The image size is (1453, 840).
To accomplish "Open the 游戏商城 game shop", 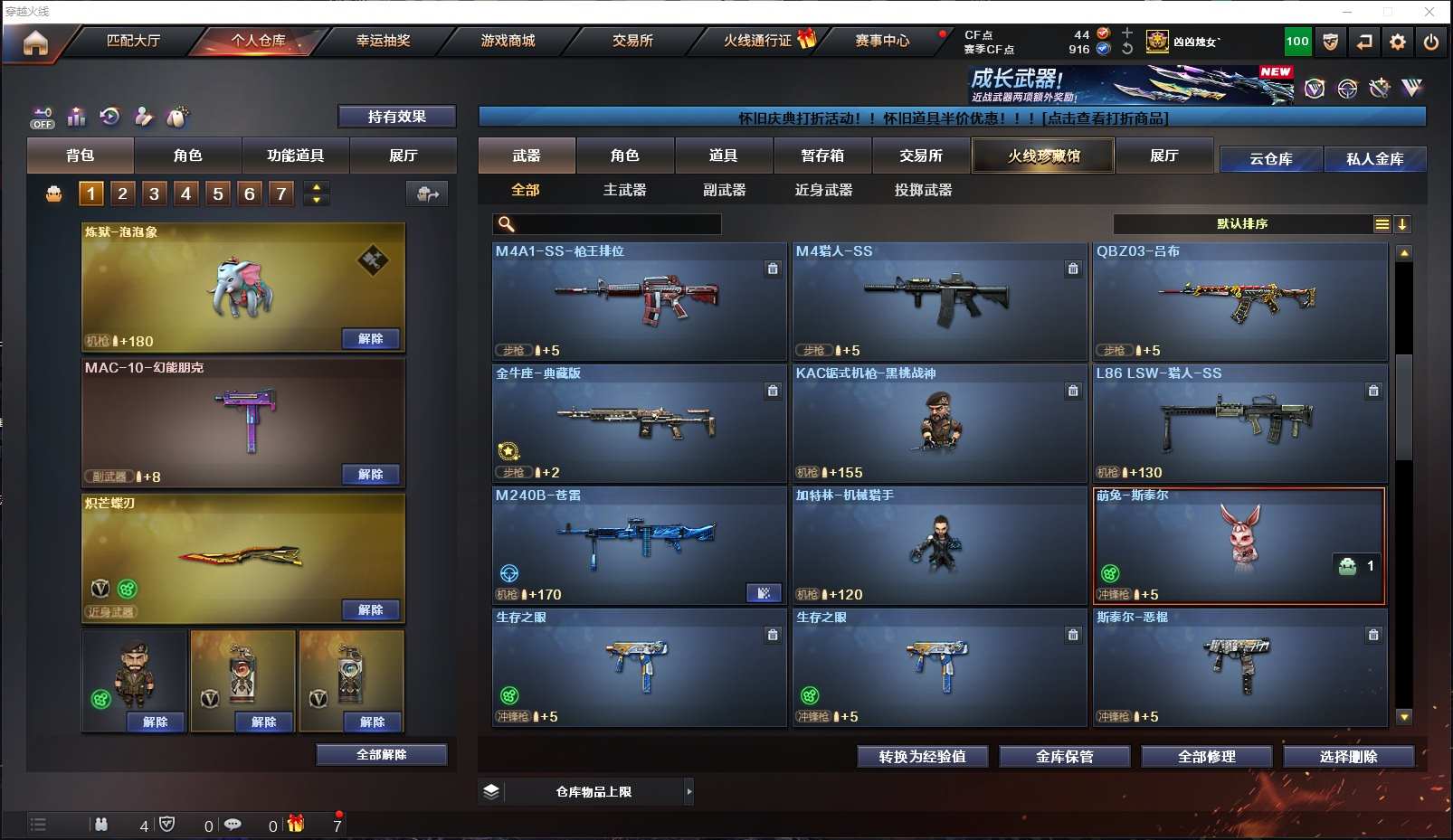I will [508, 41].
